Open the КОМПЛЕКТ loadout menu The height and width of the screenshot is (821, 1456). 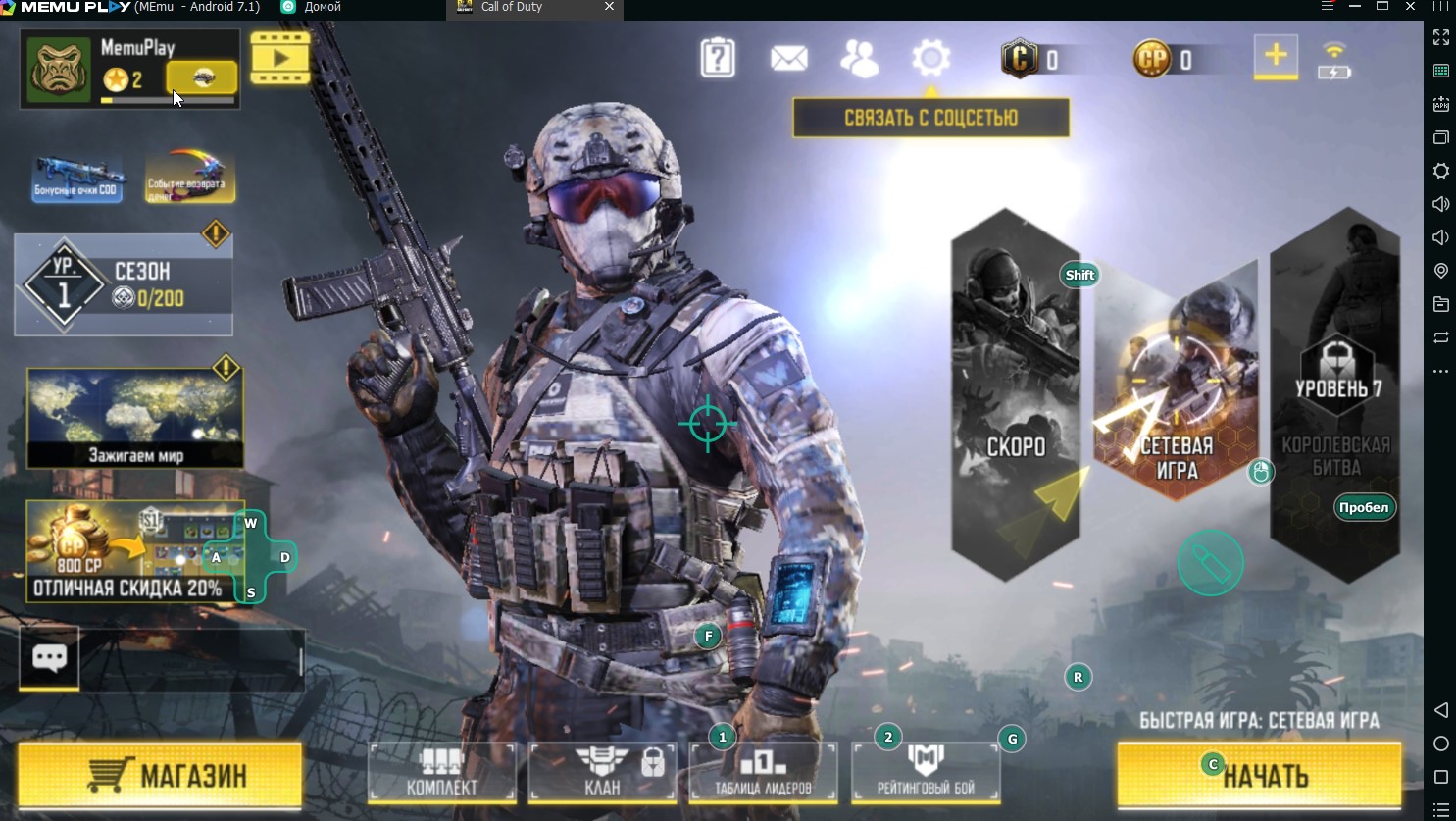coord(442,772)
